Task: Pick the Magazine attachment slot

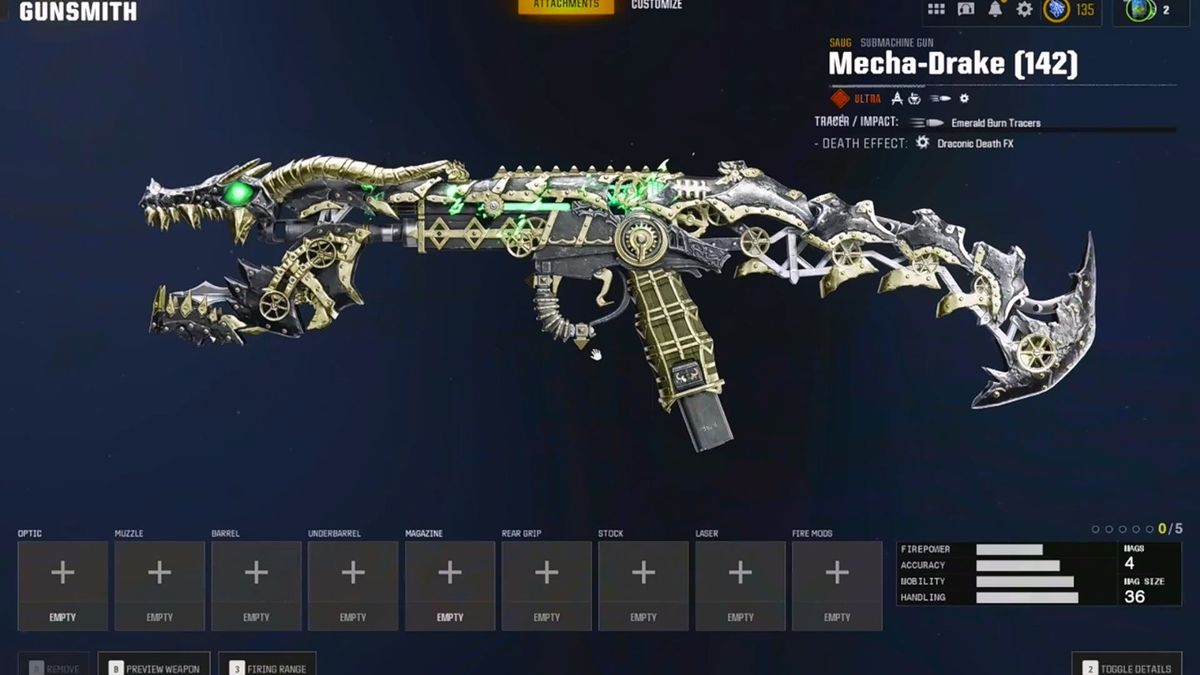Action: [450, 585]
